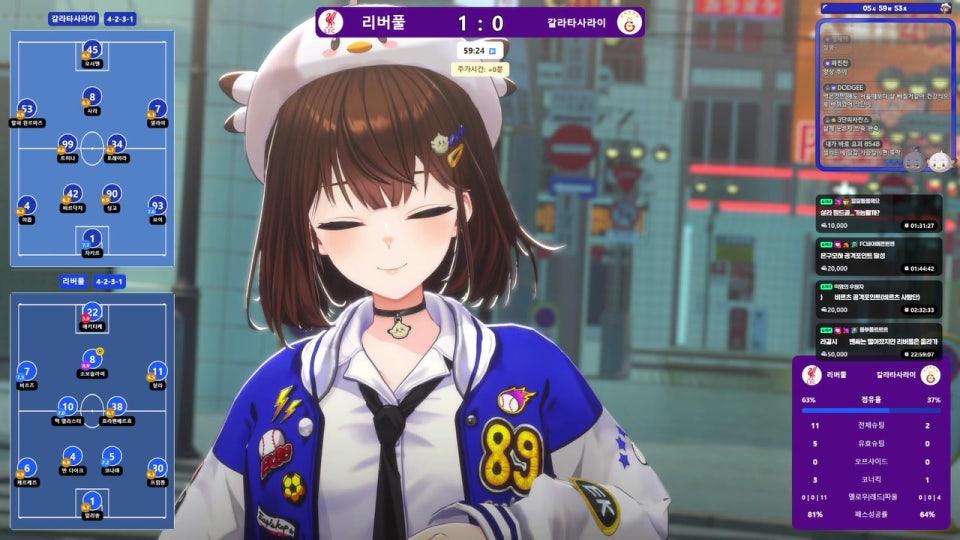Open the prediction card with 50,000 points
The width and height of the screenshot is (960, 540).
pyautogui.click(x=877, y=340)
